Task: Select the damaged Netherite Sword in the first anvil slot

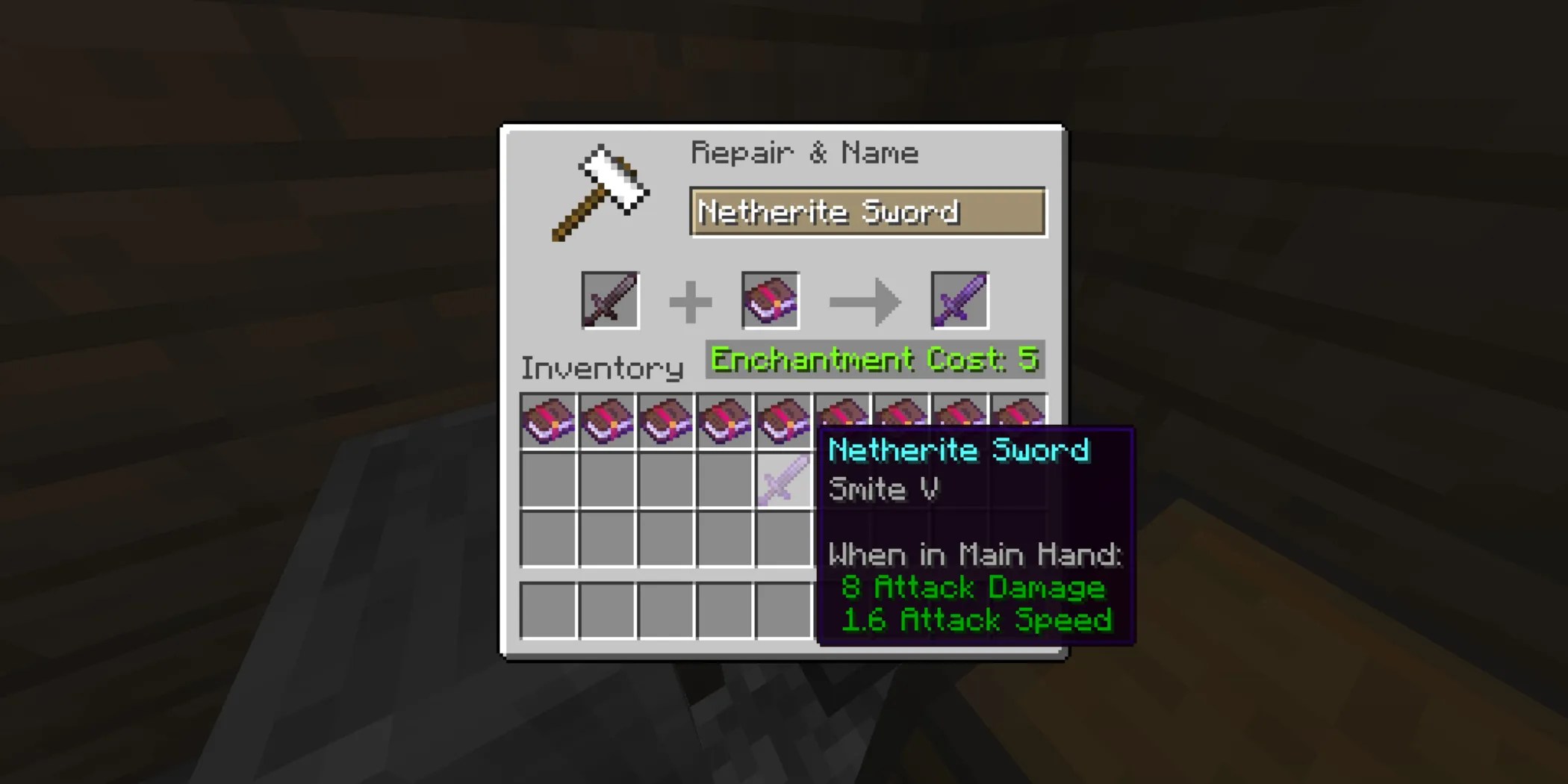Action: [x=609, y=300]
